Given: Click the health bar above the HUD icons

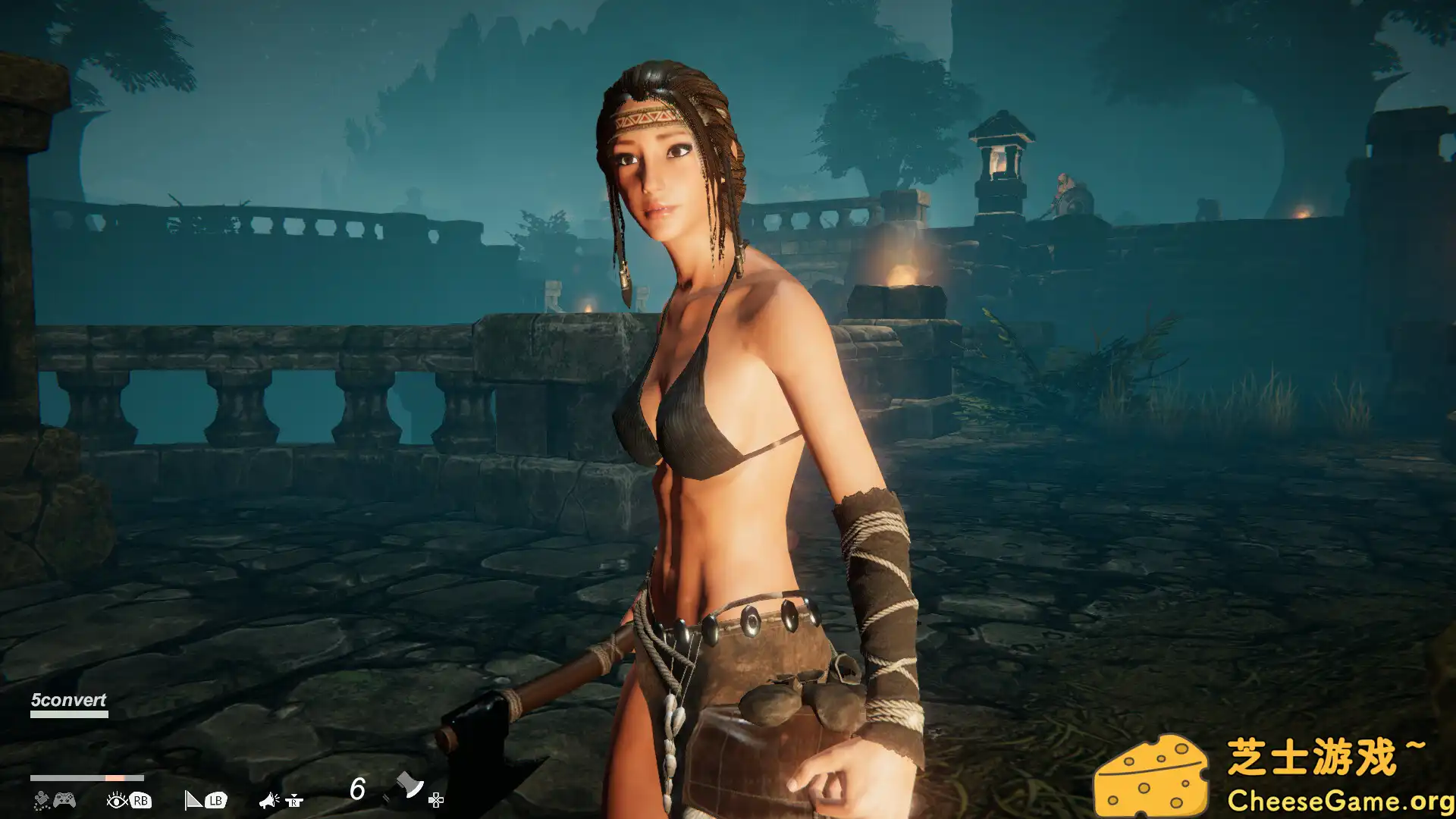Looking at the screenshot, I should 83,777.
